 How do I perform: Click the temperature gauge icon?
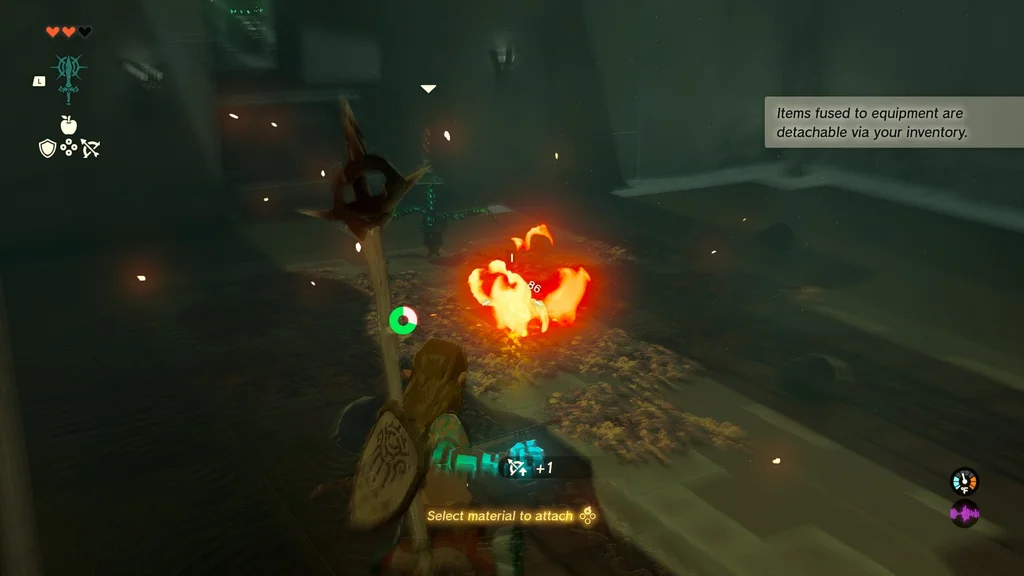coord(964,481)
